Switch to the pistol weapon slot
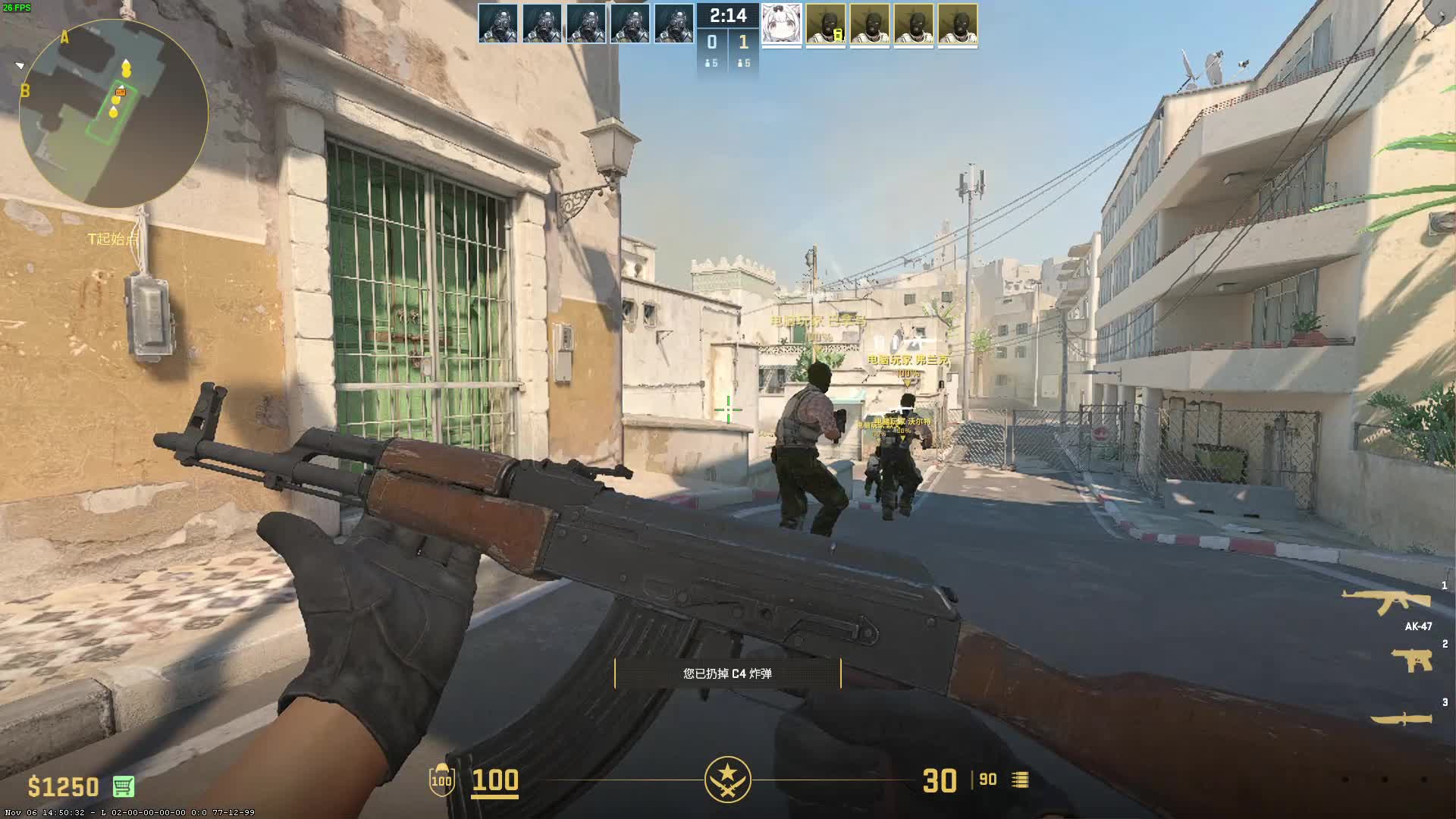The width and height of the screenshot is (1456, 819). 1411,661
